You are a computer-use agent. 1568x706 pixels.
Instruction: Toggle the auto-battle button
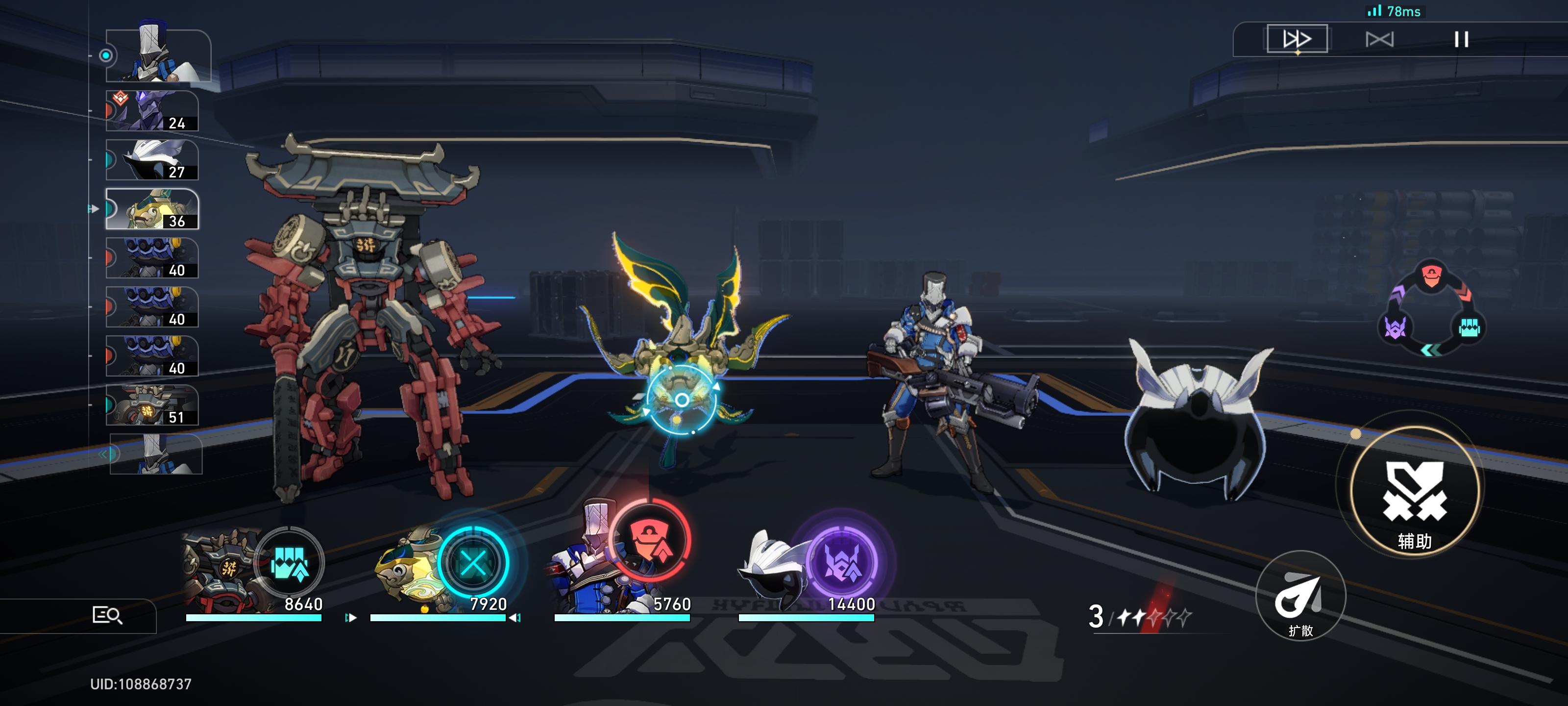1379,40
